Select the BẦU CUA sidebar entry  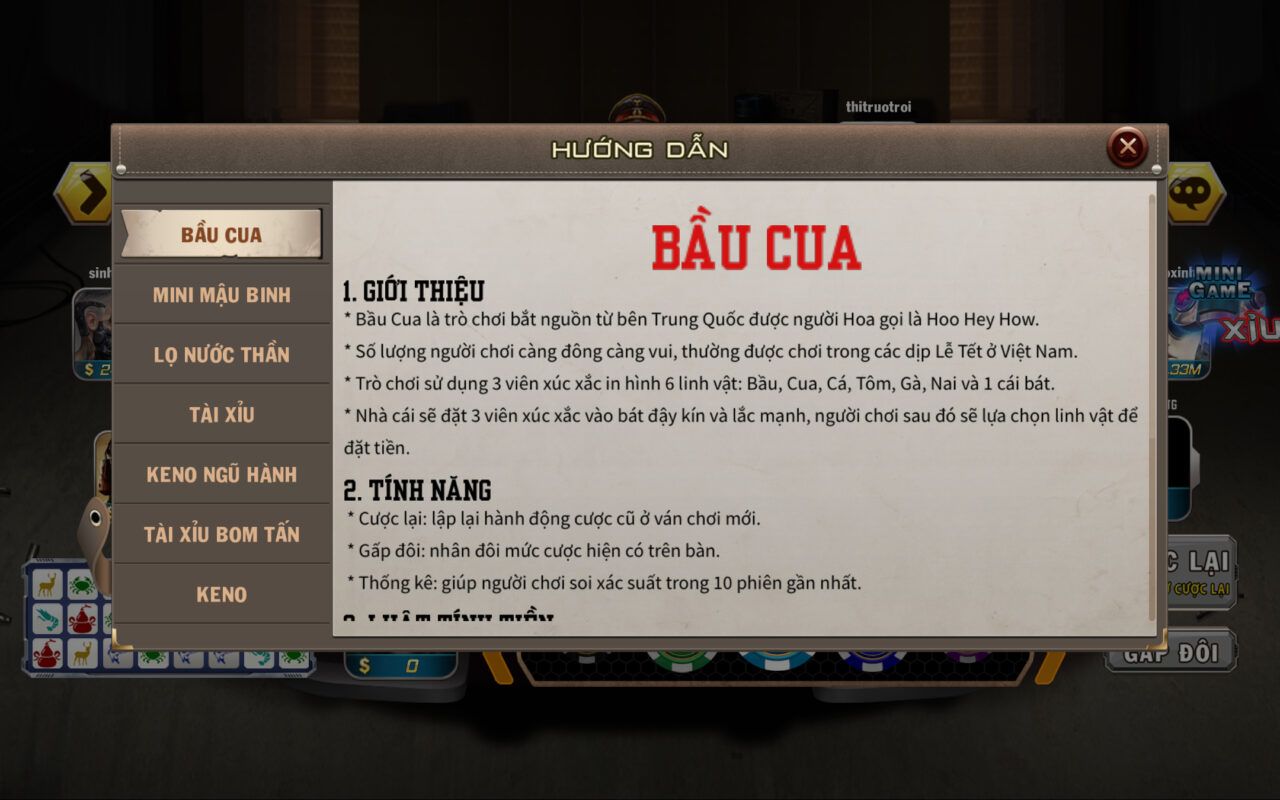point(221,234)
